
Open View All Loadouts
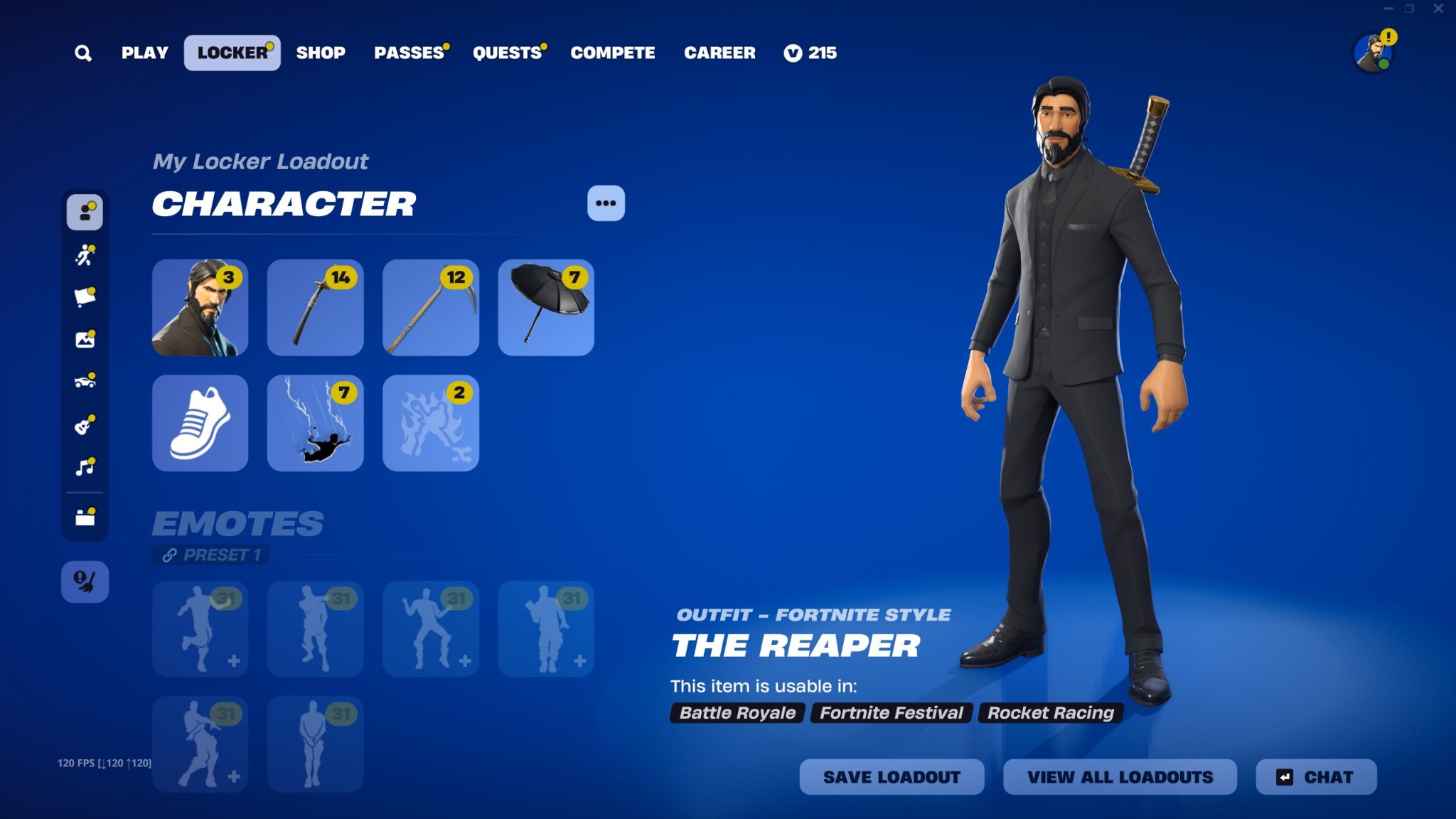1119,777
